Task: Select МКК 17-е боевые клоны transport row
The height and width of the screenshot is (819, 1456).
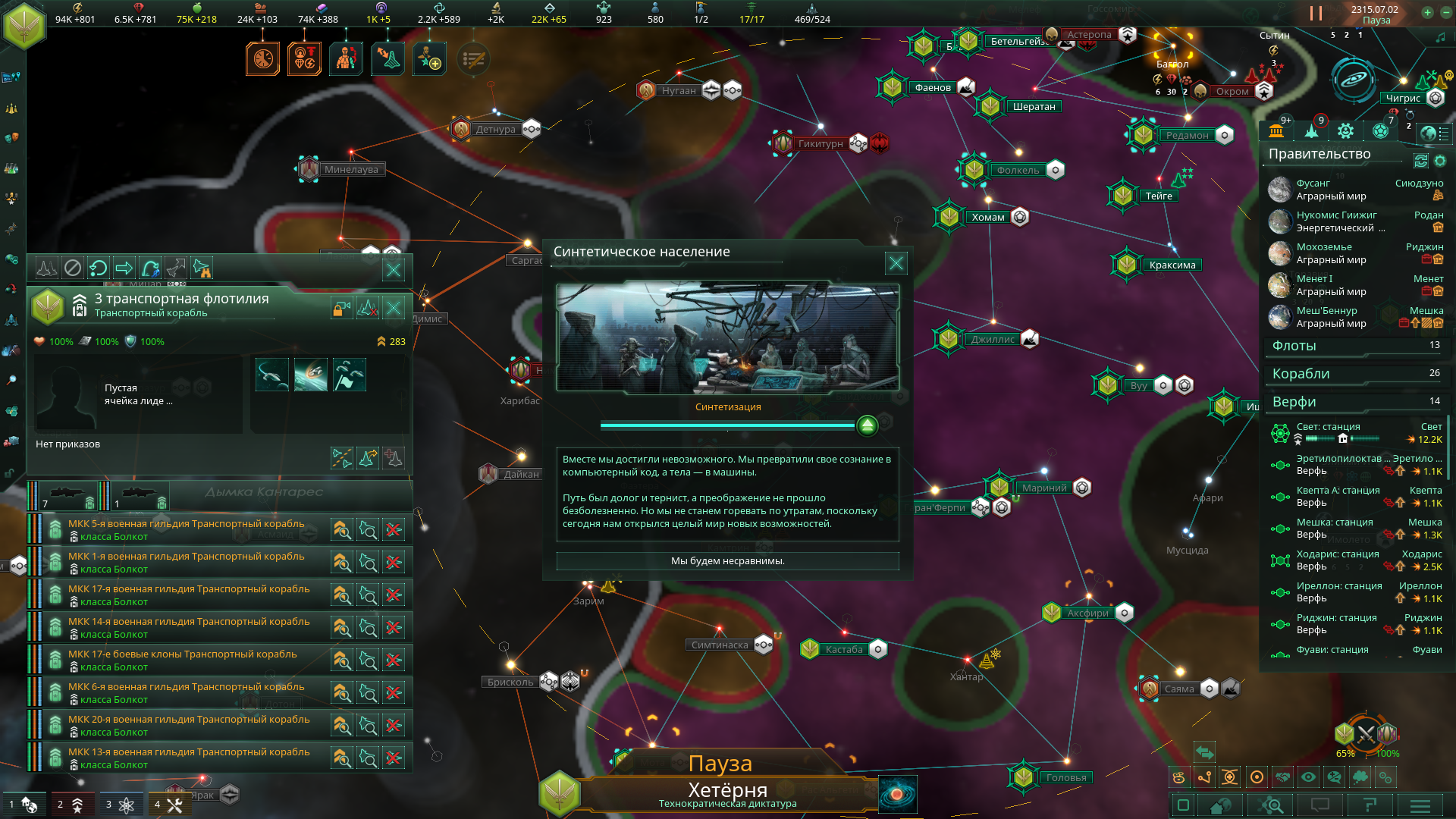Action: (x=182, y=660)
